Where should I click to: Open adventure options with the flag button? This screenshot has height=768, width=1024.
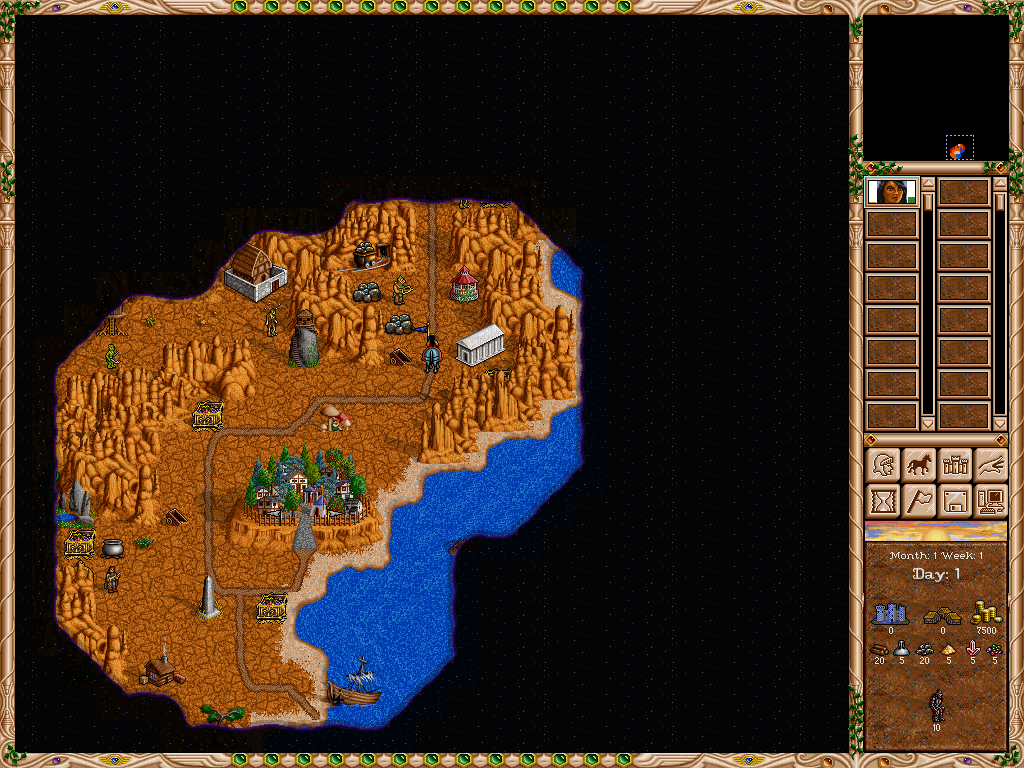pos(919,499)
